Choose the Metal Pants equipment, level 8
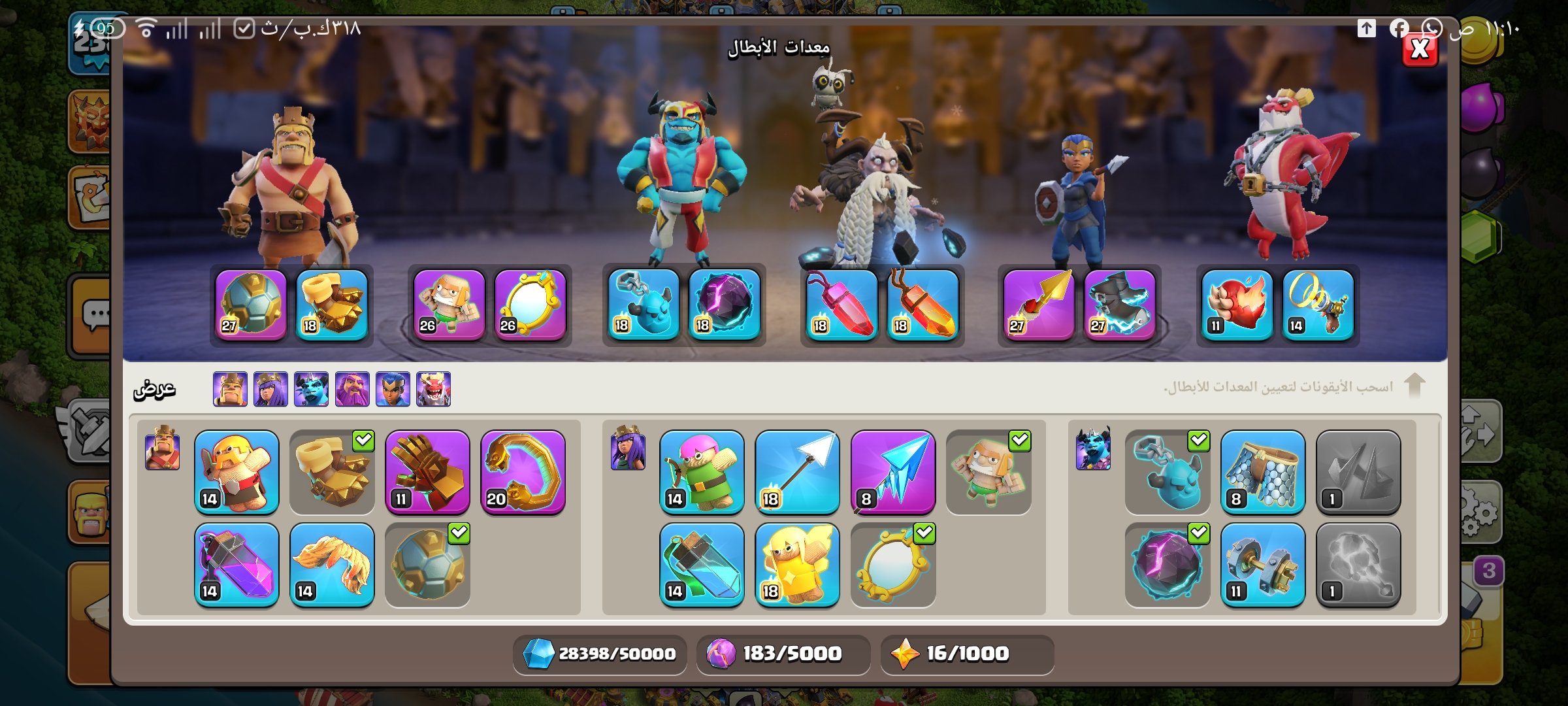This screenshot has height=706, width=1568. pyautogui.click(x=1262, y=472)
